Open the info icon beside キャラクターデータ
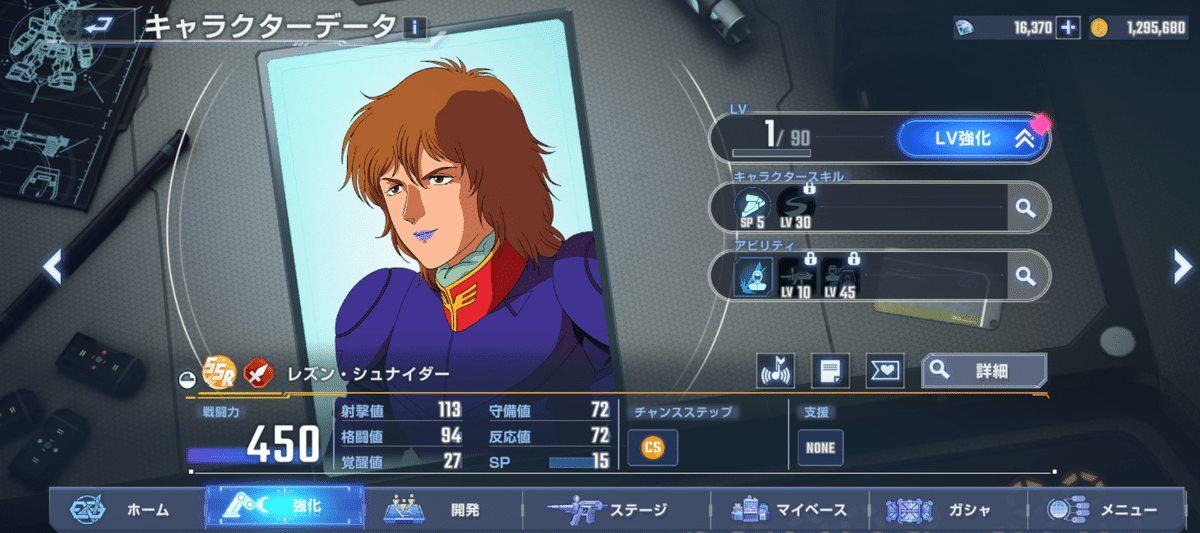Image resolution: width=1200 pixels, height=533 pixels. 414,29
